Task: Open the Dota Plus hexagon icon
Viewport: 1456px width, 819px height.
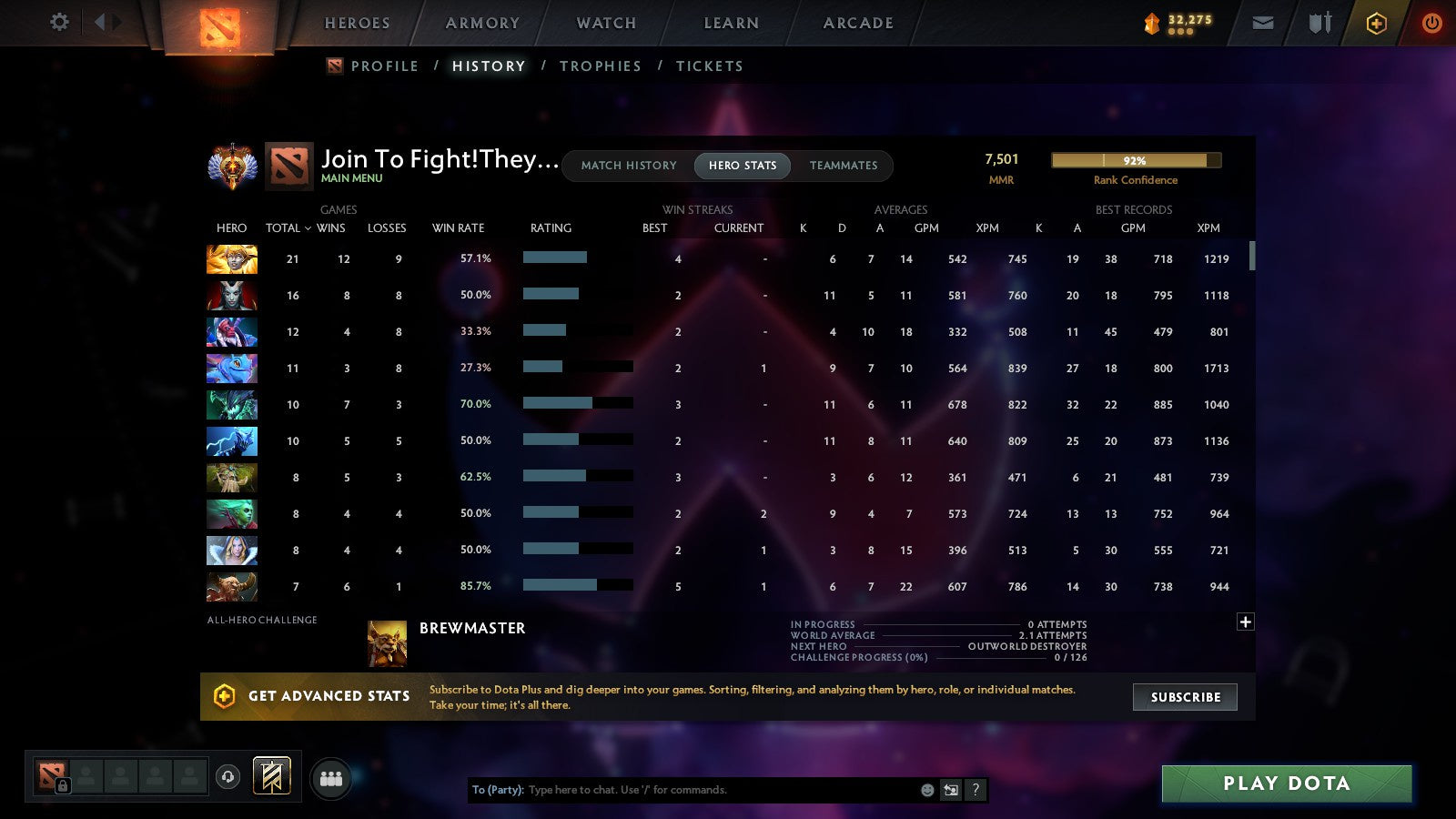Action: click(1377, 23)
